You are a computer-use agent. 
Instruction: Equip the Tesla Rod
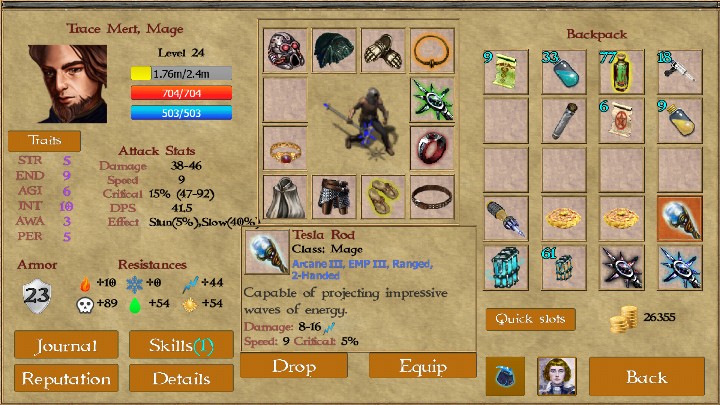pos(423,366)
